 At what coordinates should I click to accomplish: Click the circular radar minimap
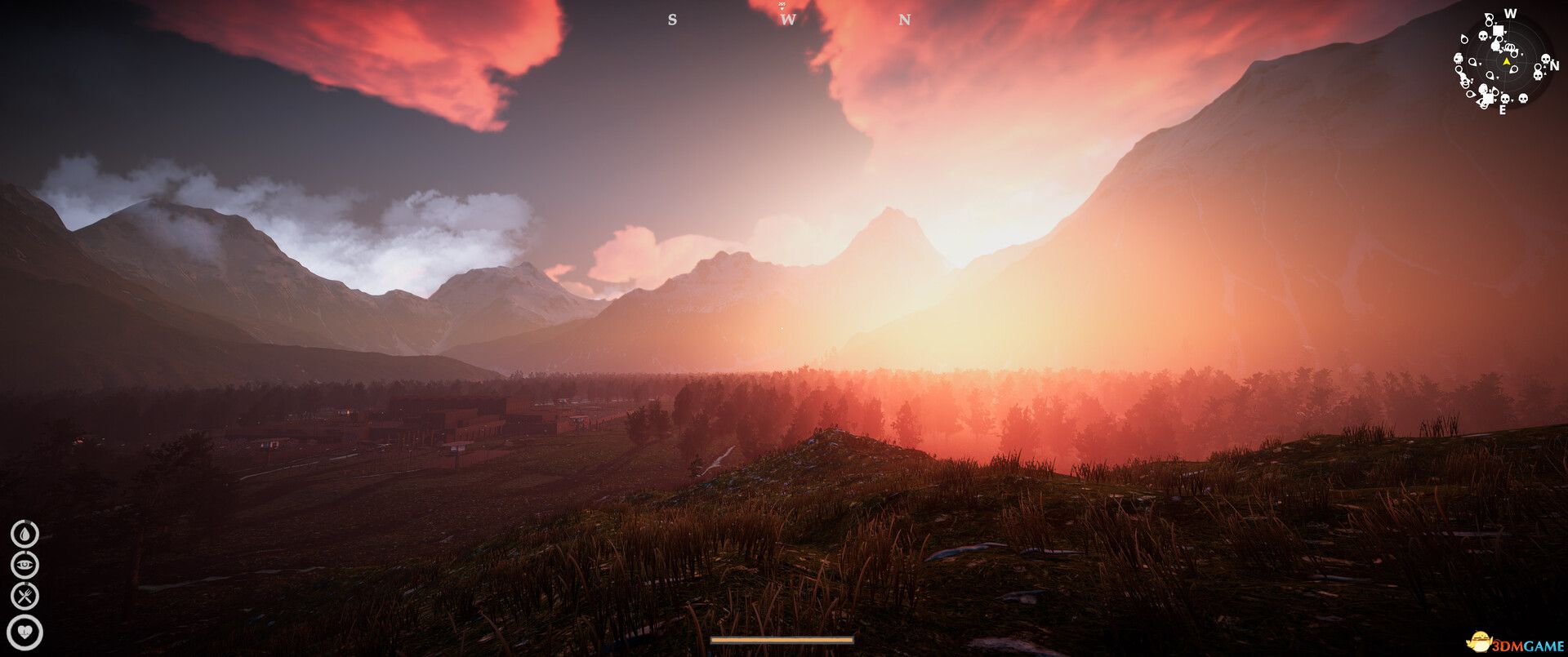click(x=1505, y=62)
